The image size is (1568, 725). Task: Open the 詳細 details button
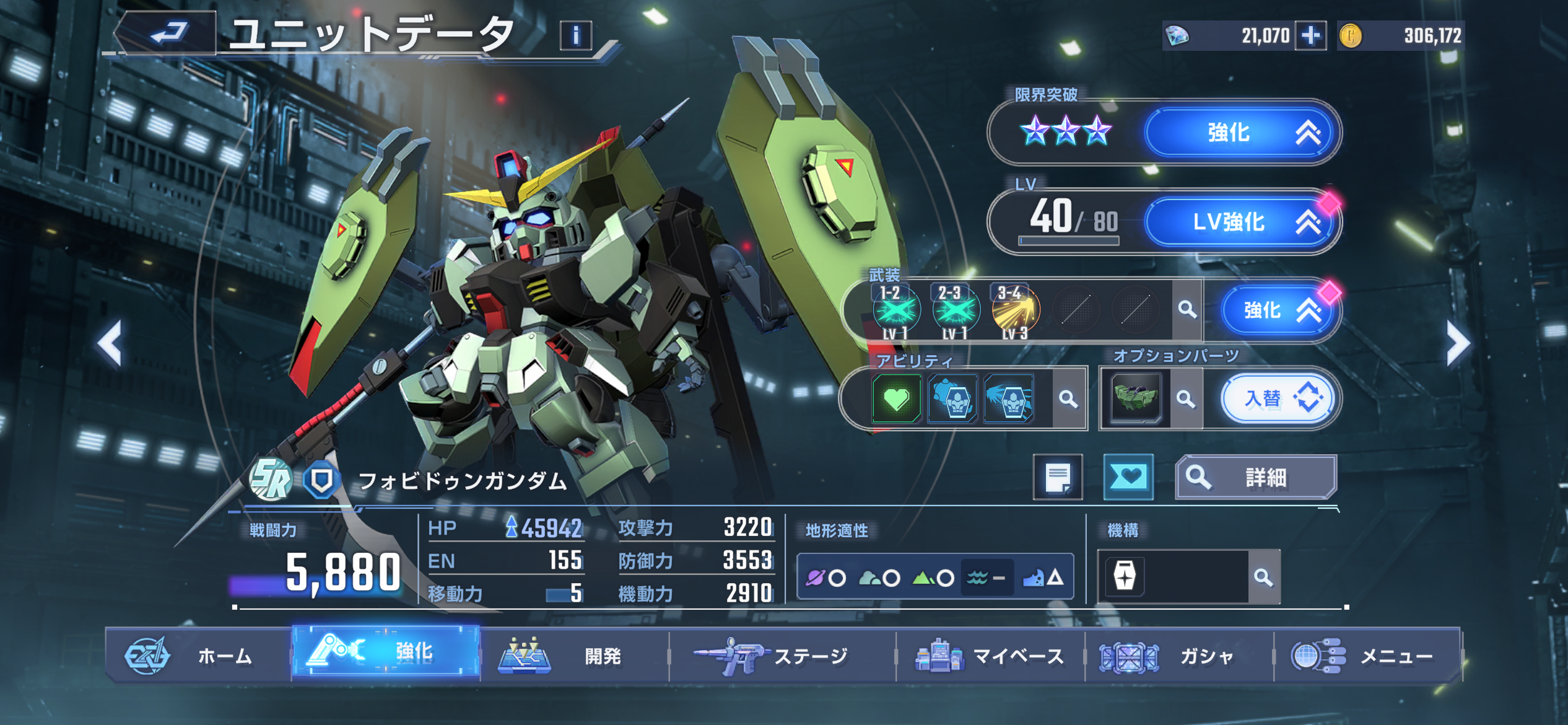pos(1256,477)
